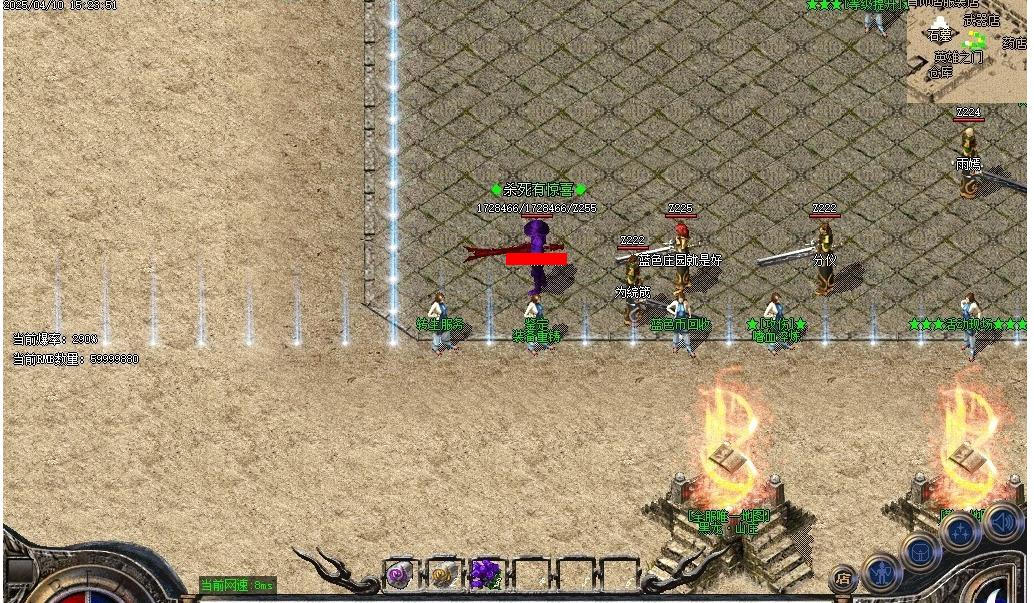The width and height of the screenshot is (1034, 603).
Task: Click the 英雄之门 label on the minimap
Action: [958, 58]
